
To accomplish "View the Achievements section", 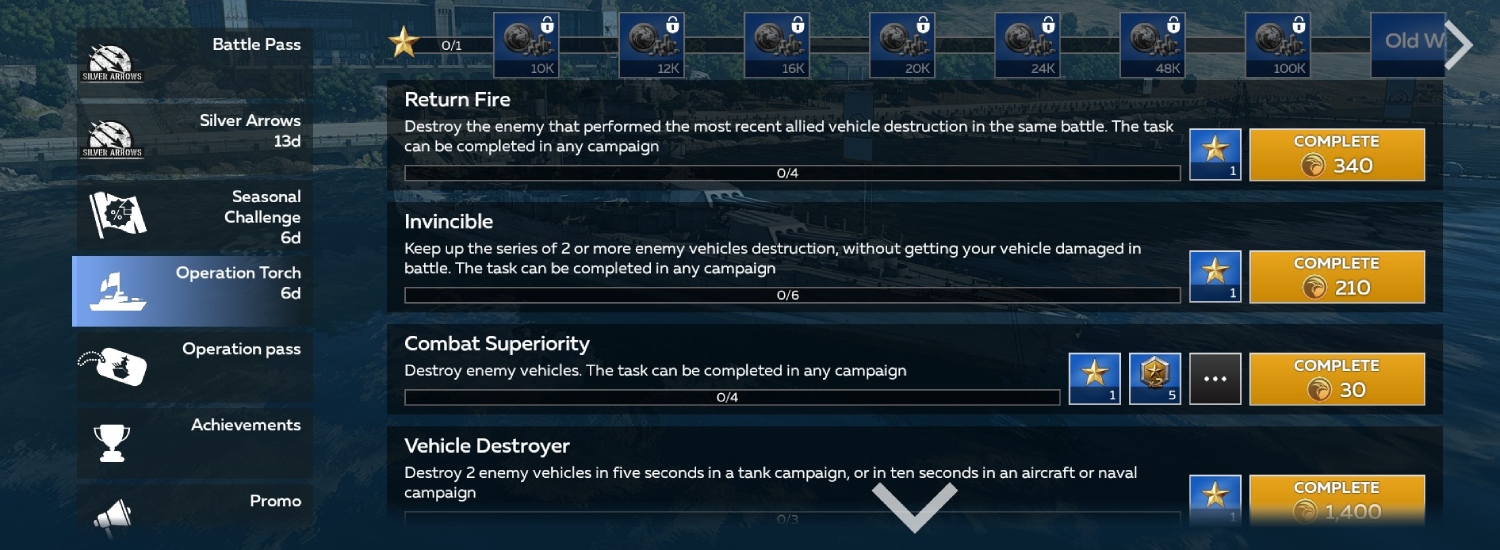I will (x=192, y=442).
